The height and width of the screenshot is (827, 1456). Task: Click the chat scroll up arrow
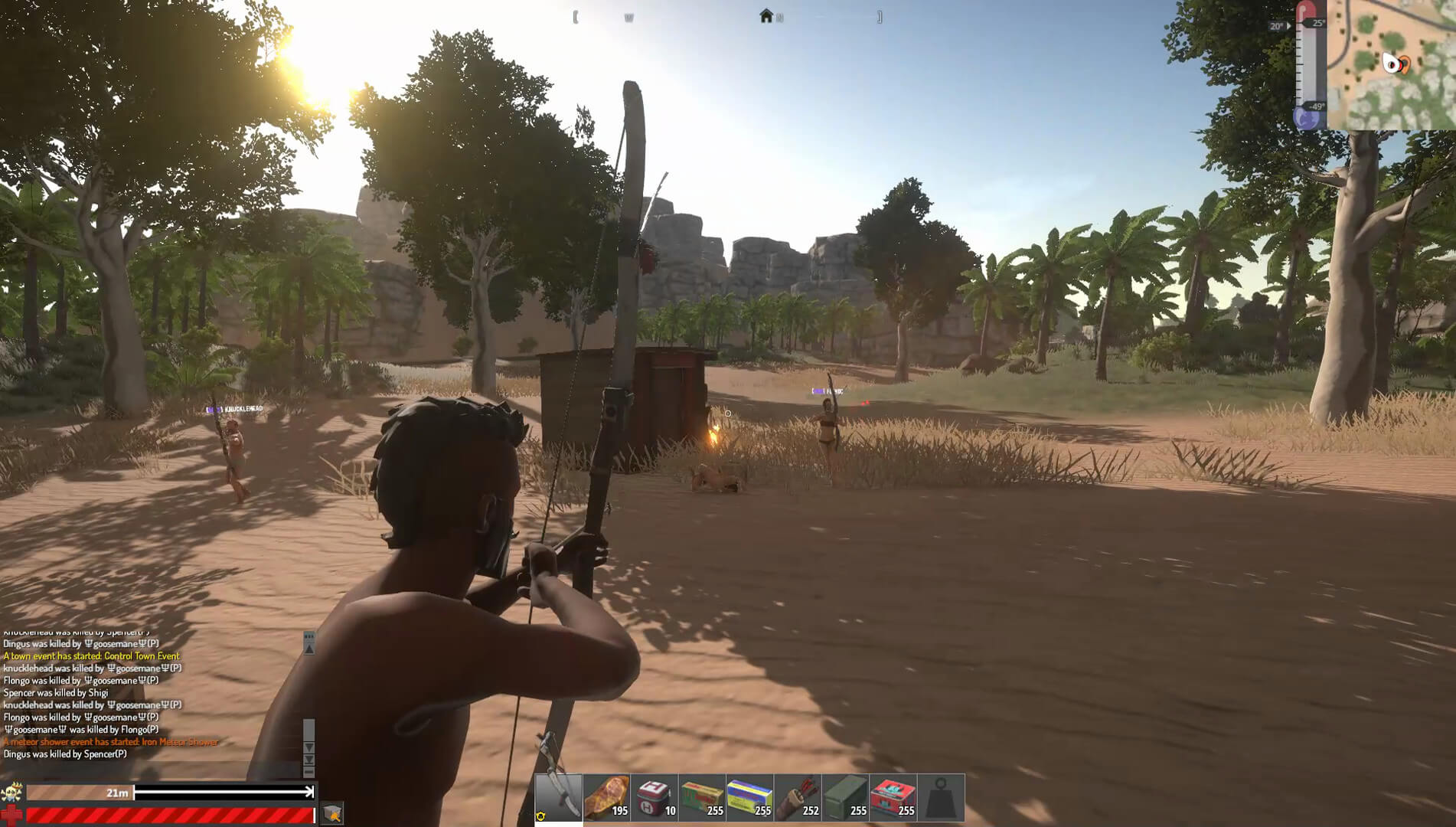pos(309,649)
